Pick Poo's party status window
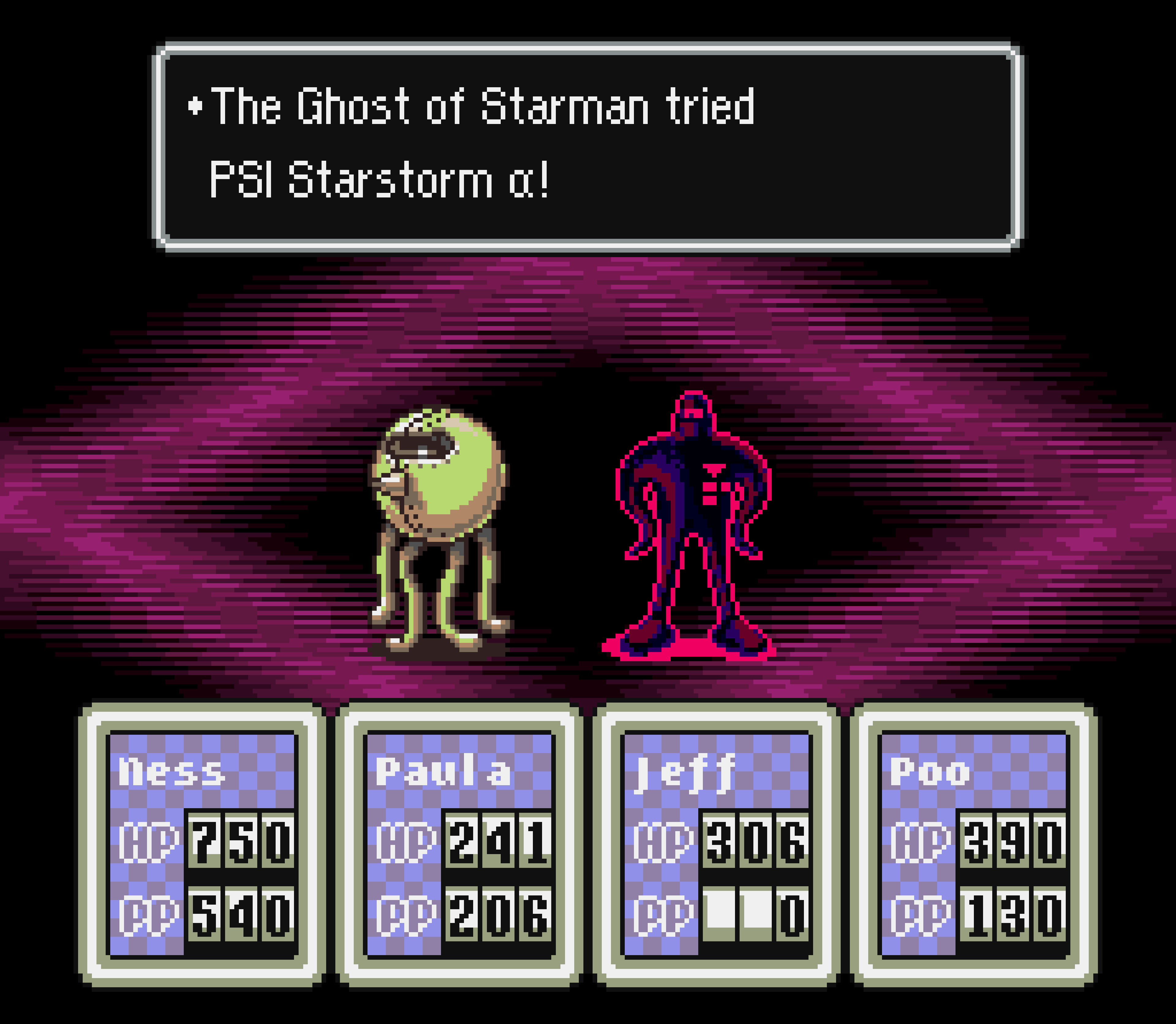Viewport: 1176px width, 1024px height. (x=974, y=846)
